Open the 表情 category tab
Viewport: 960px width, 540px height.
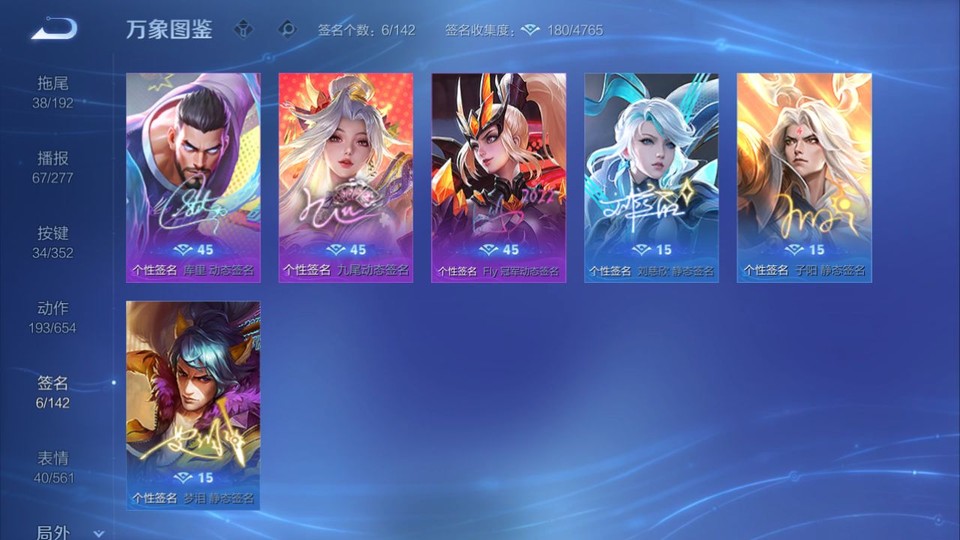pos(53,466)
